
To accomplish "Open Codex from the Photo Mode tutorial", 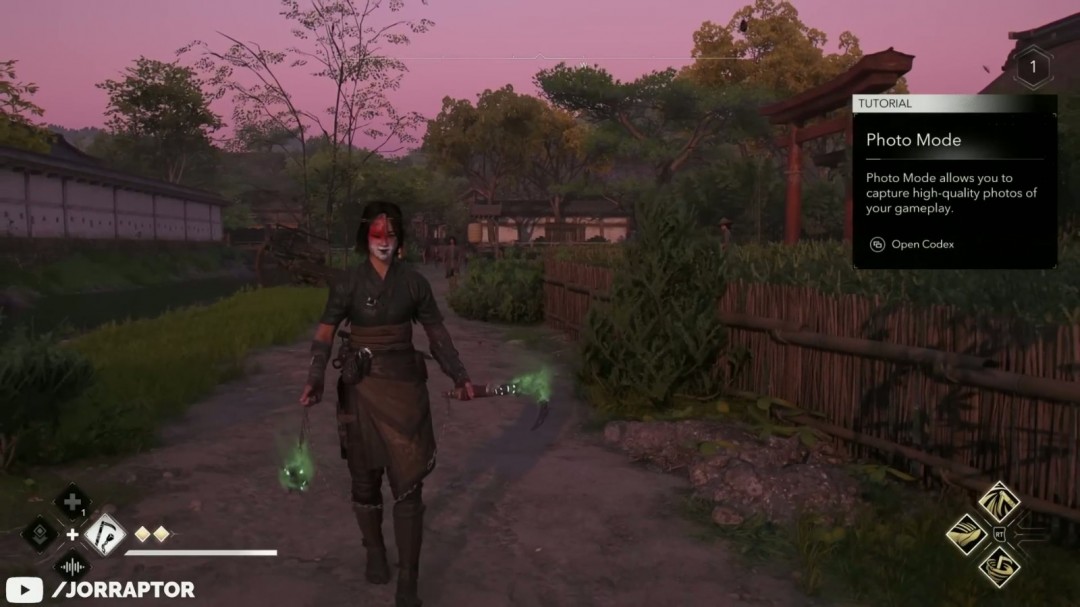I will (910, 244).
